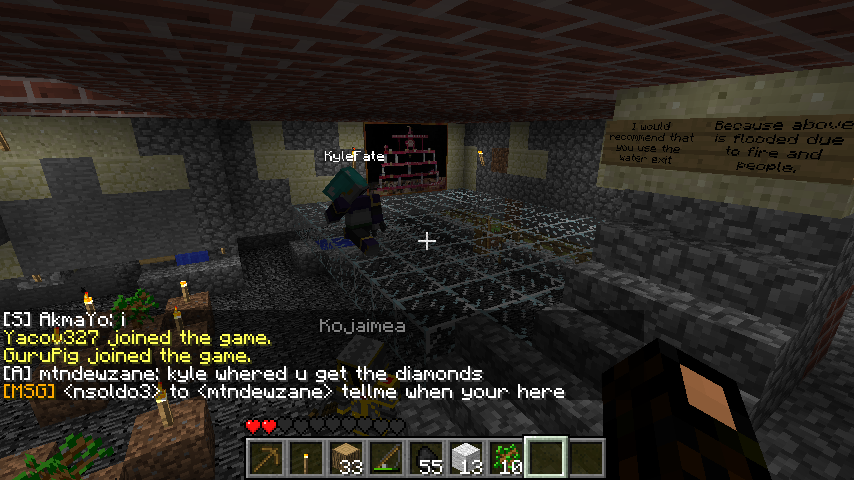
Task: Select the torch hotbar slot
Action: click(306, 458)
